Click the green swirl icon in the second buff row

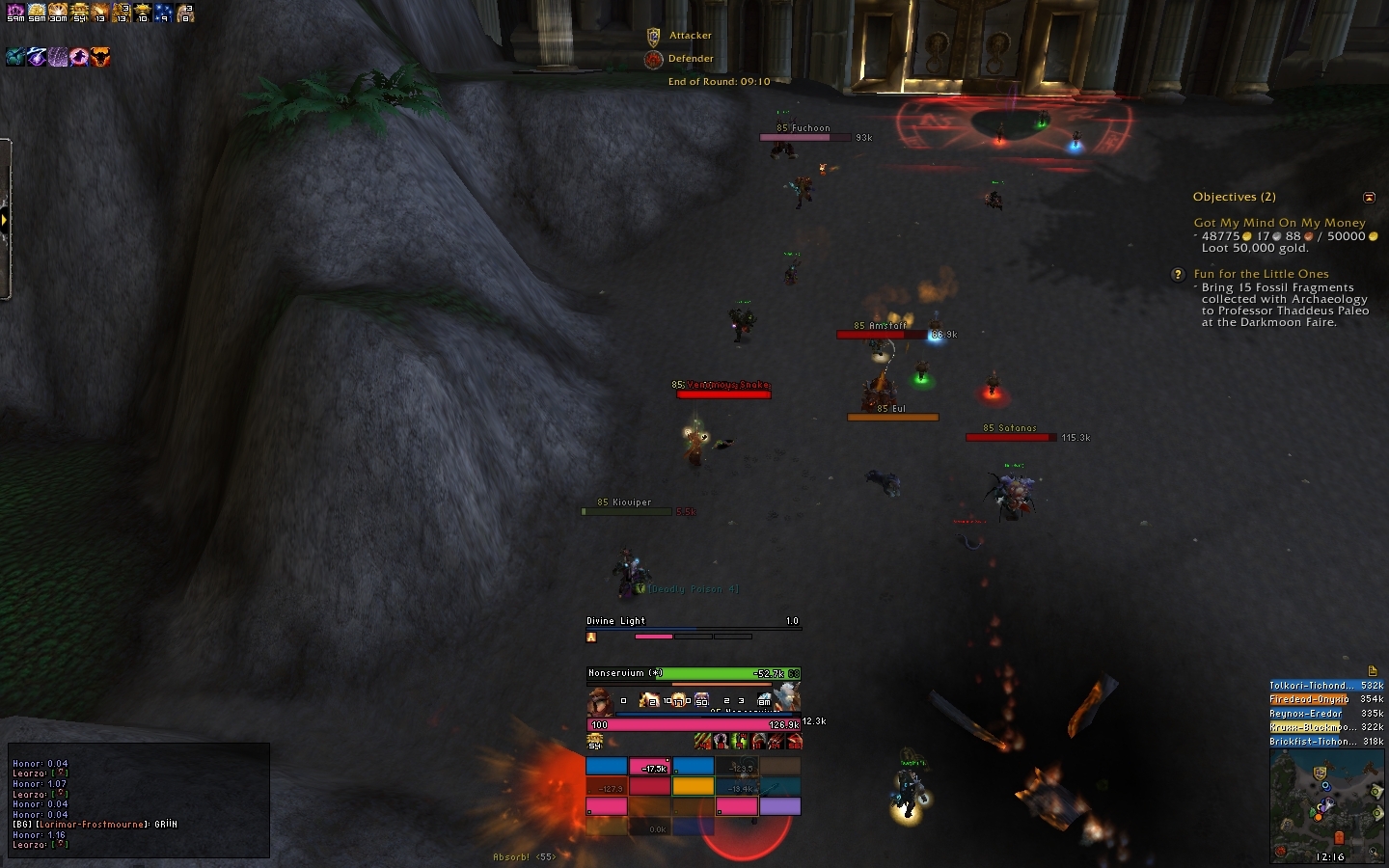[x=15, y=57]
